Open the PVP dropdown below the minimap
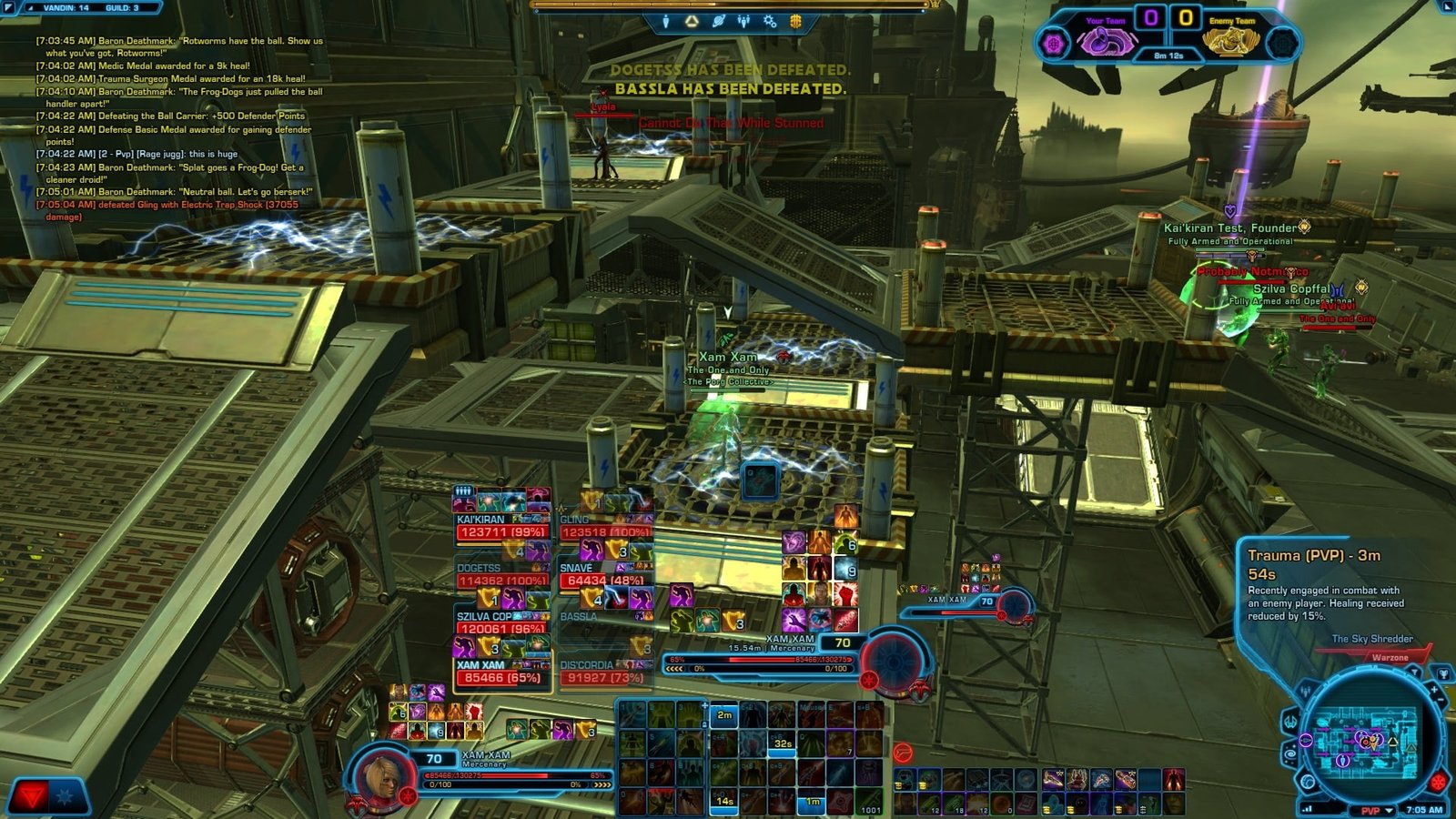Viewport: 1456px width, 819px height. click(x=1377, y=810)
